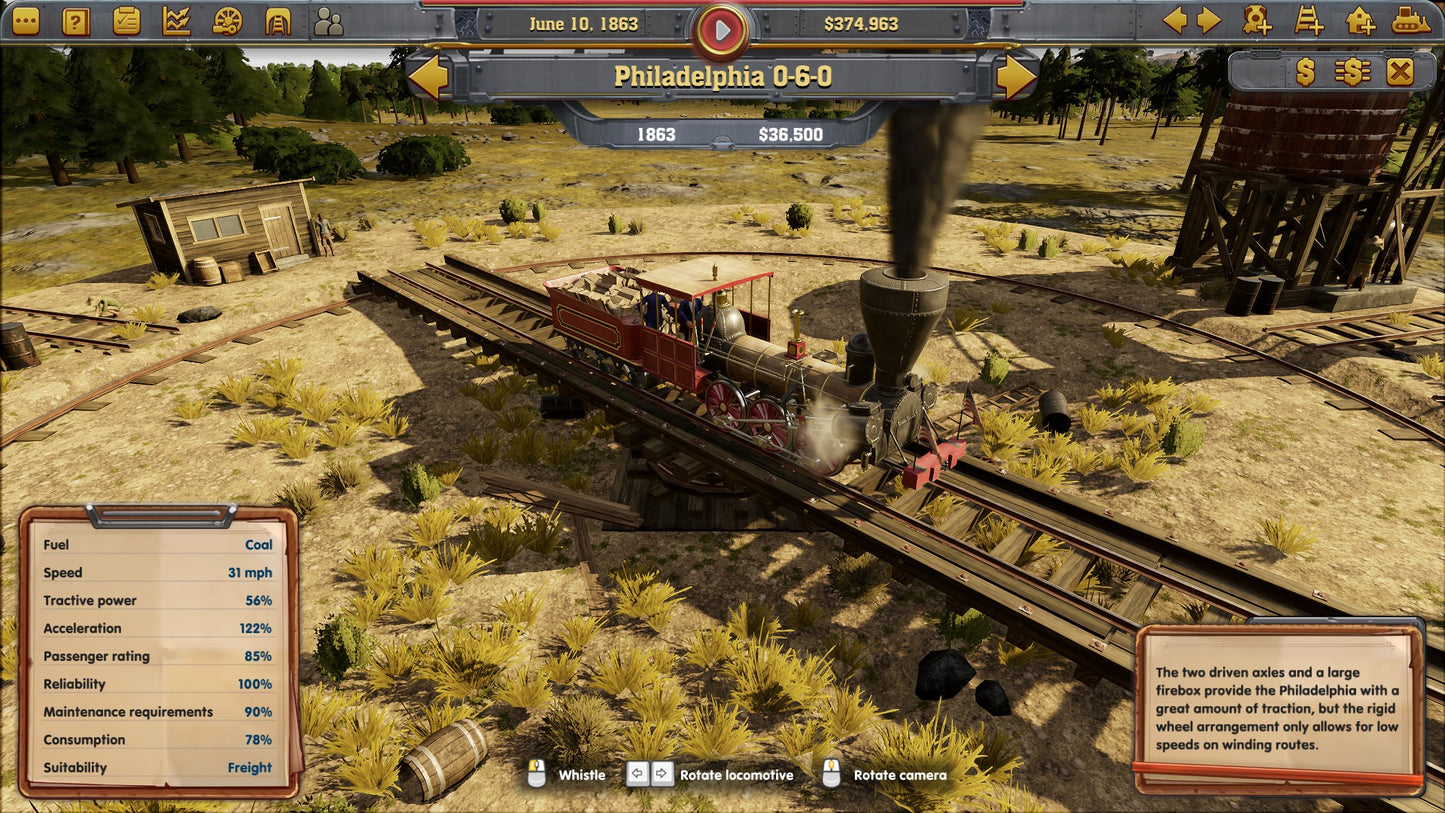Click the top bar's left arrow

1175,20
